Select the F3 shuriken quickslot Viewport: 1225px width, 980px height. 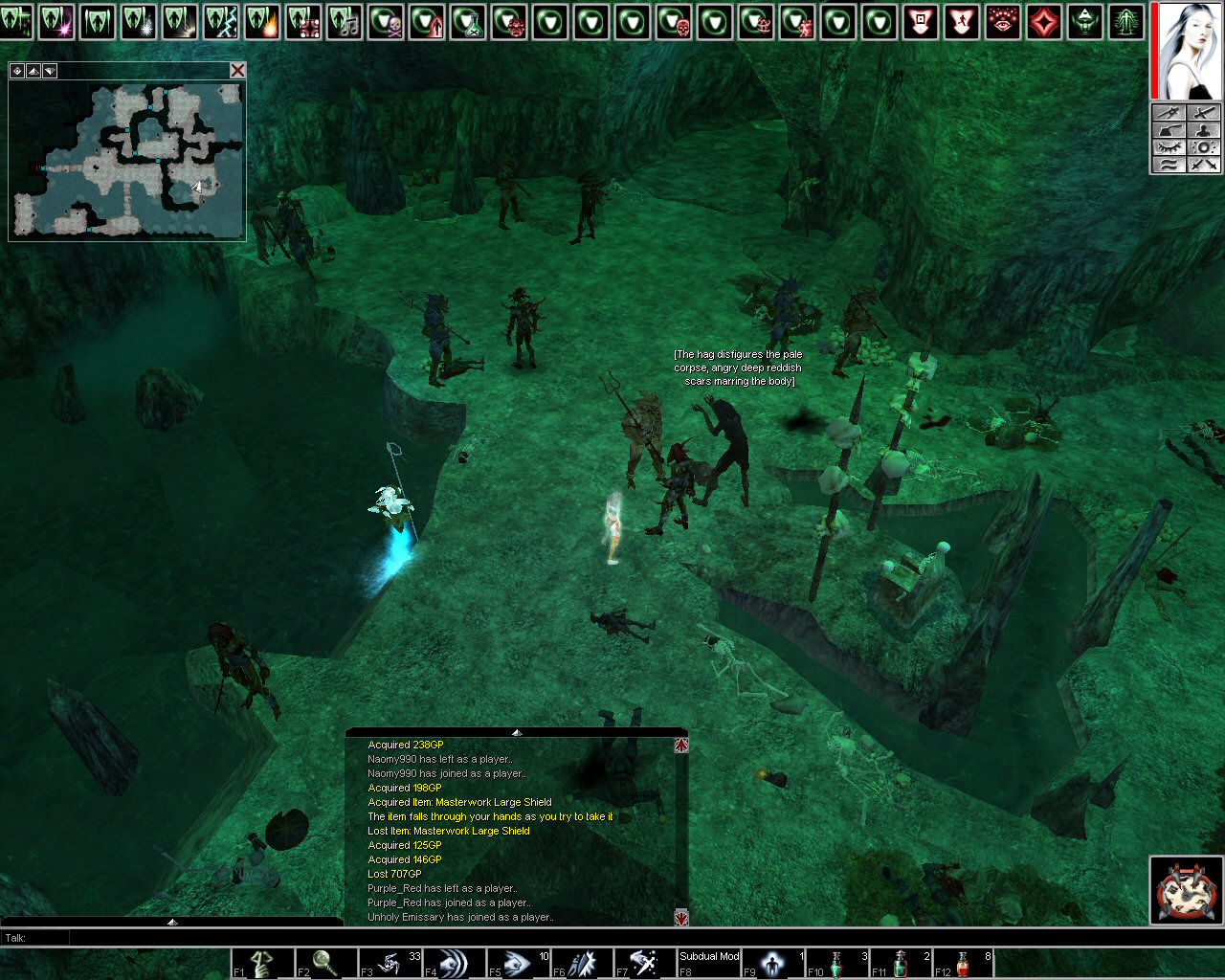pos(390,963)
